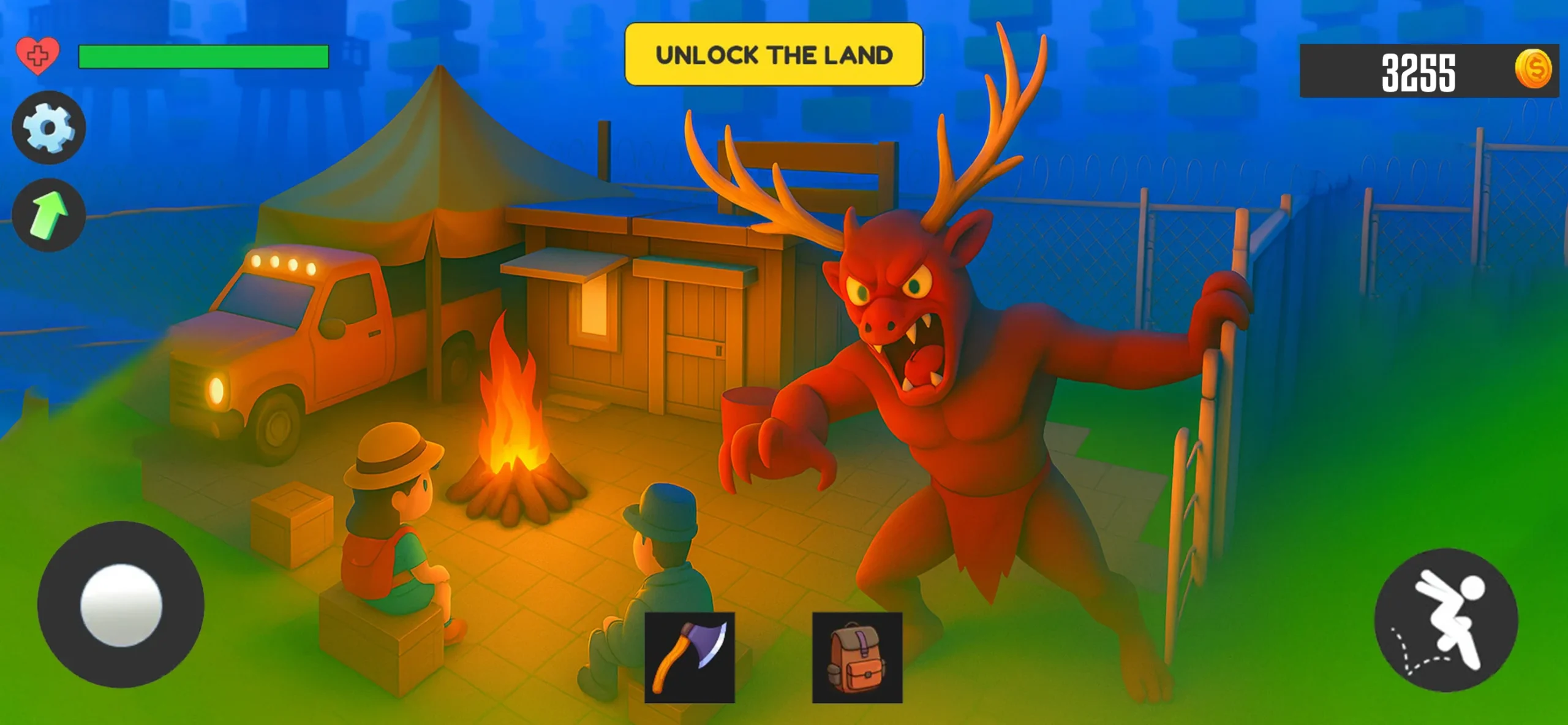Viewport: 1568px width, 725px height.
Task: Open the backpack inventory slot
Action: [x=857, y=657]
